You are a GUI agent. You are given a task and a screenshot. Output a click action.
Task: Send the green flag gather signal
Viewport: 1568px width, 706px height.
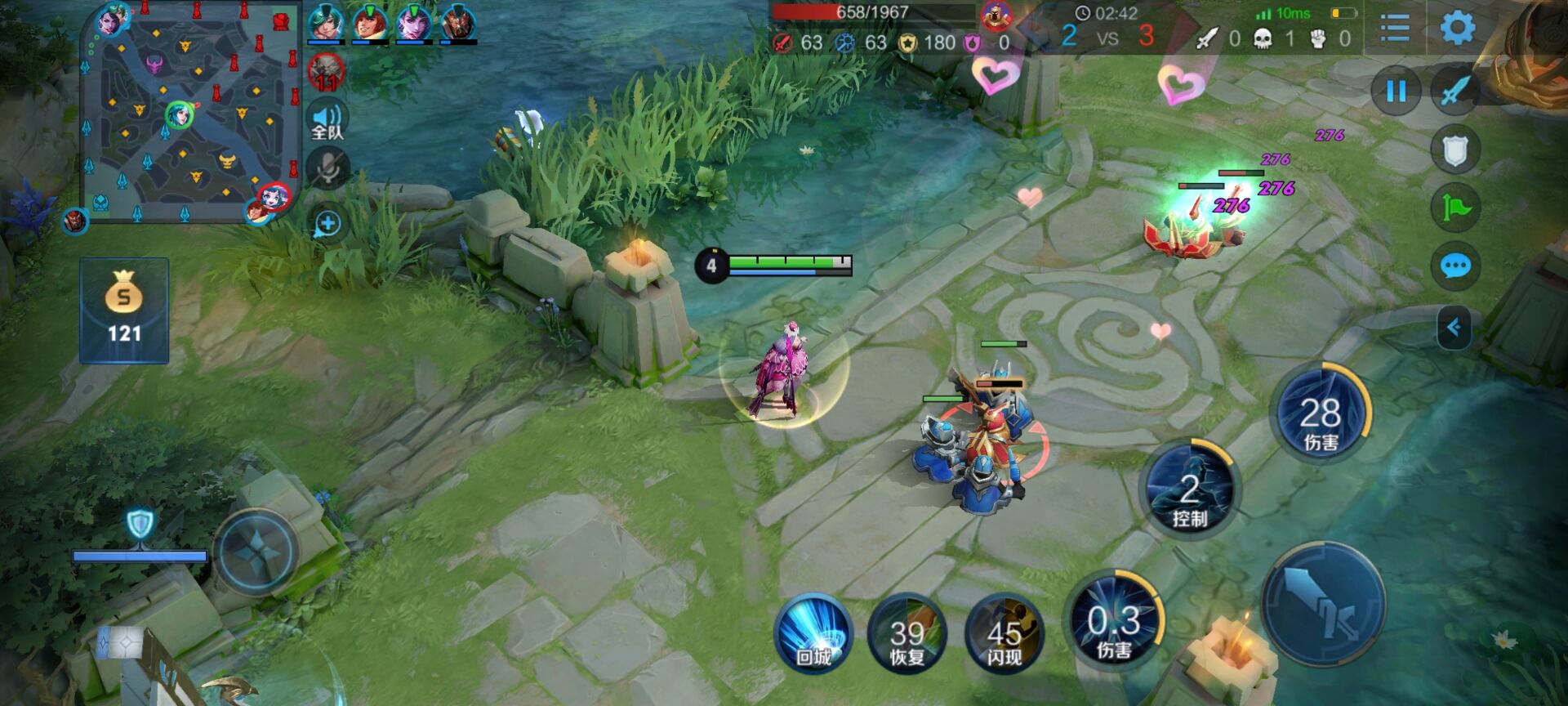click(1455, 208)
